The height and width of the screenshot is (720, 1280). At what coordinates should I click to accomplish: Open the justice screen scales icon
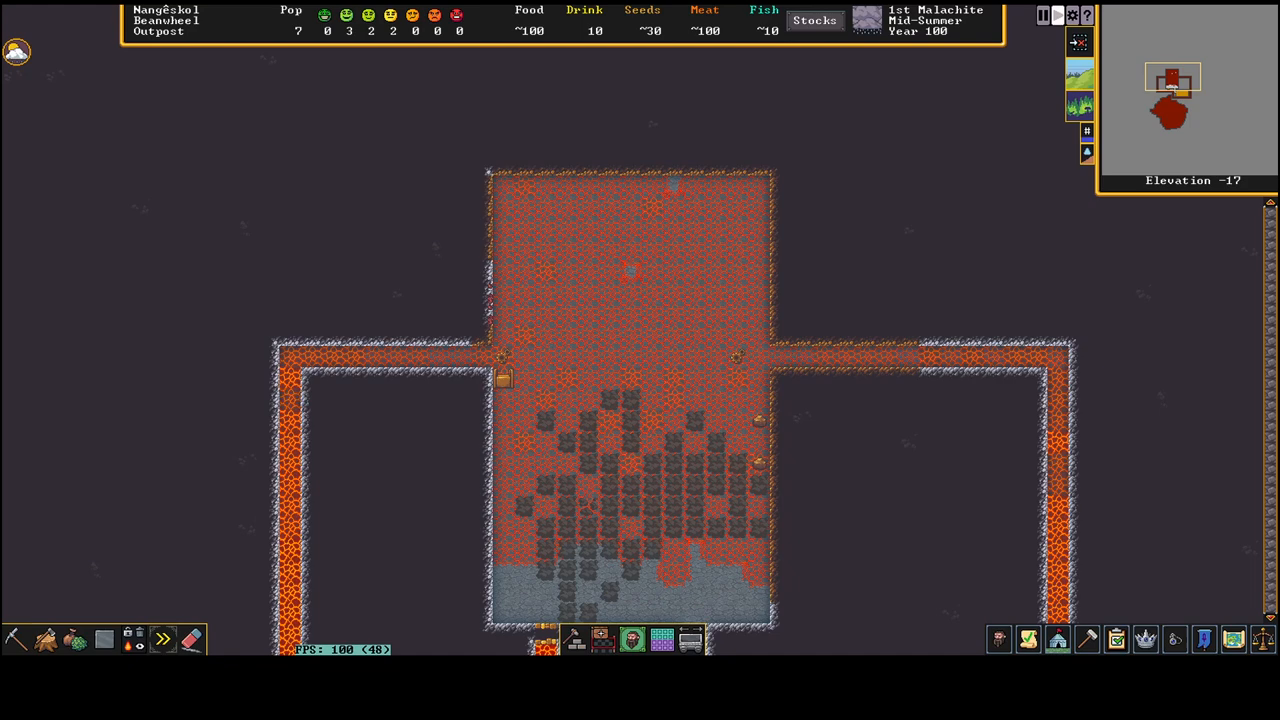point(1264,639)
